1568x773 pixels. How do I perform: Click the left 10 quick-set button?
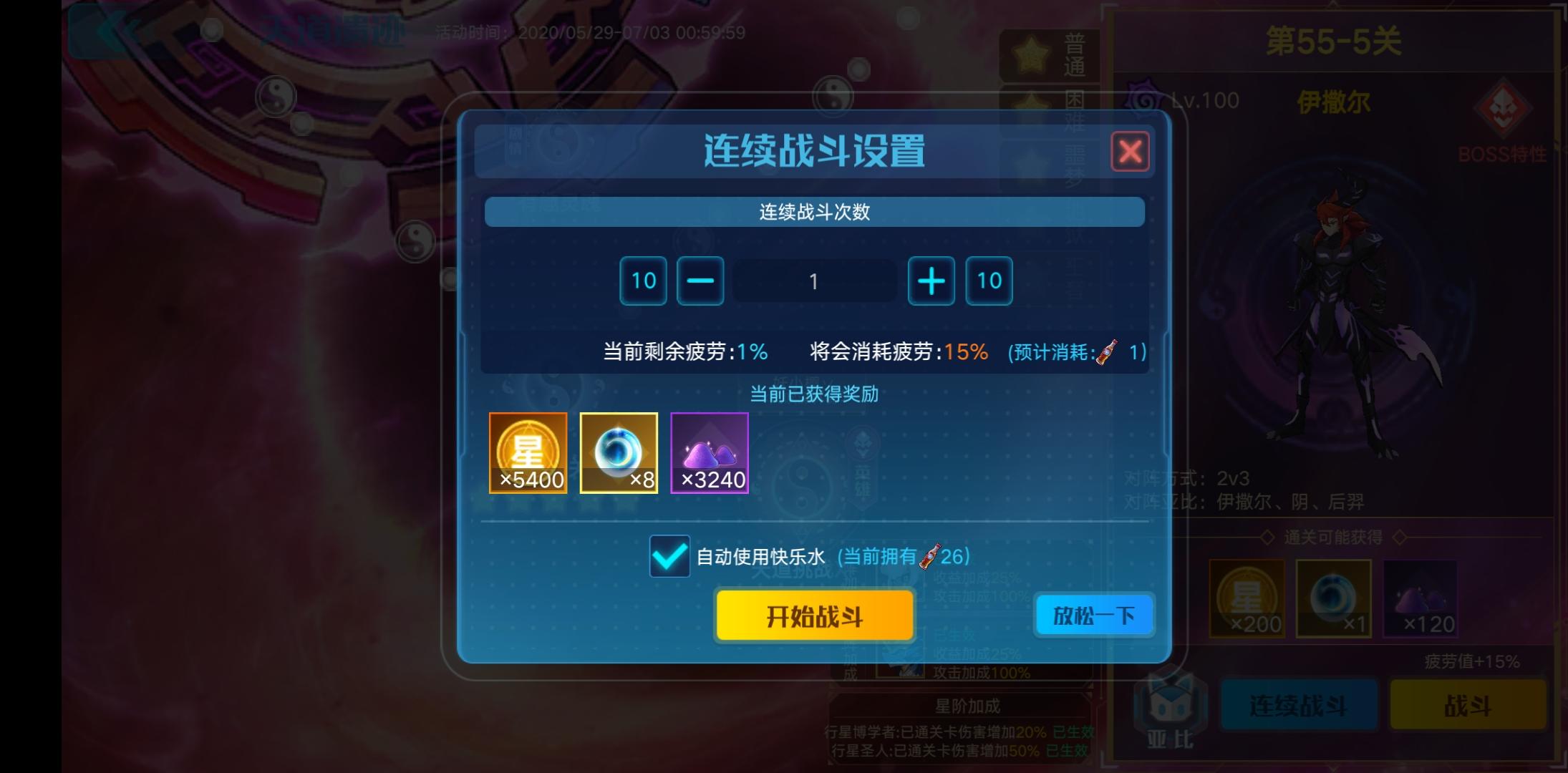(642, 281)
